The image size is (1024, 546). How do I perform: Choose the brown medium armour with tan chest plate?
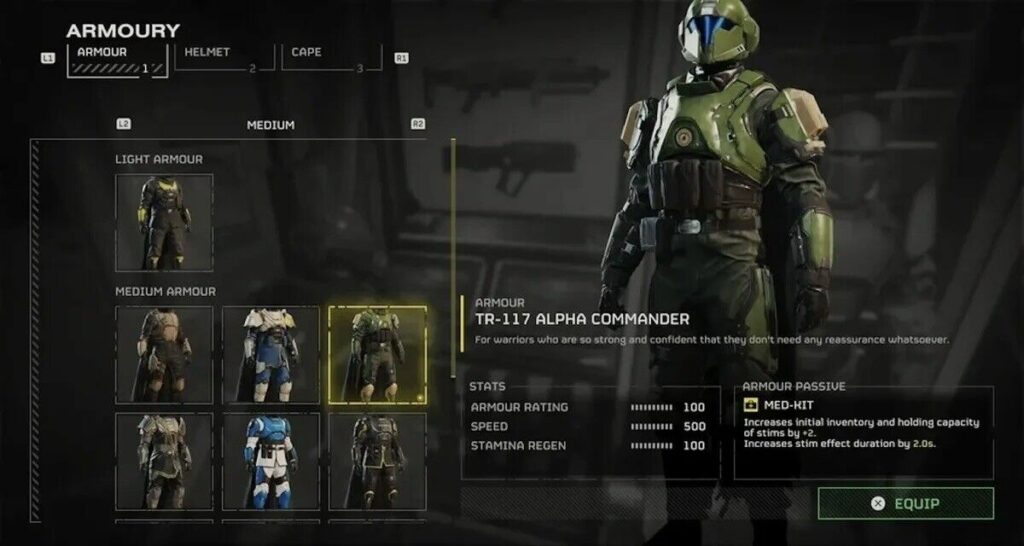coord(164,355)
